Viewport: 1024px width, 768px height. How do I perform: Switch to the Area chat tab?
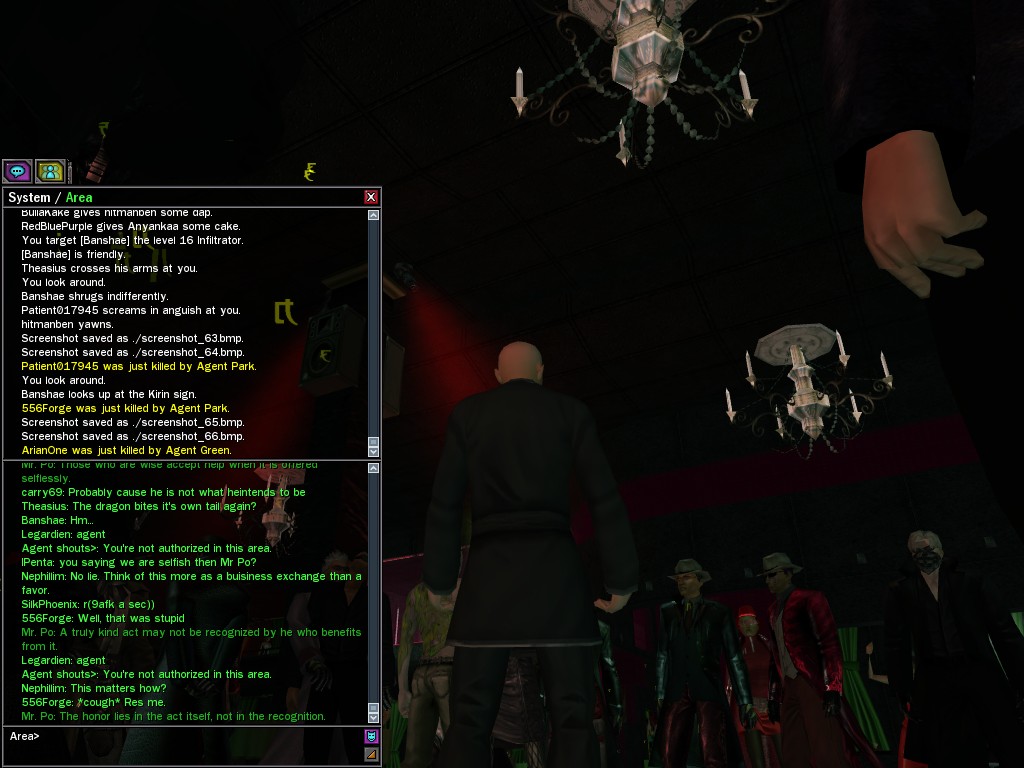tap(79, 197)
